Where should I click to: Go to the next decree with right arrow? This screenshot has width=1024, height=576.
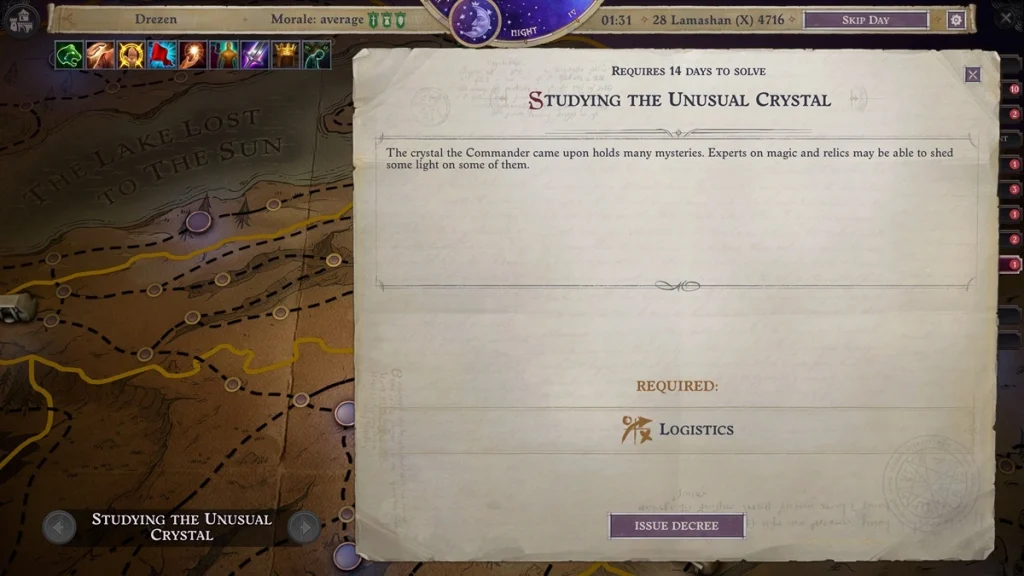pyautogui.click(x=303, y=527)
